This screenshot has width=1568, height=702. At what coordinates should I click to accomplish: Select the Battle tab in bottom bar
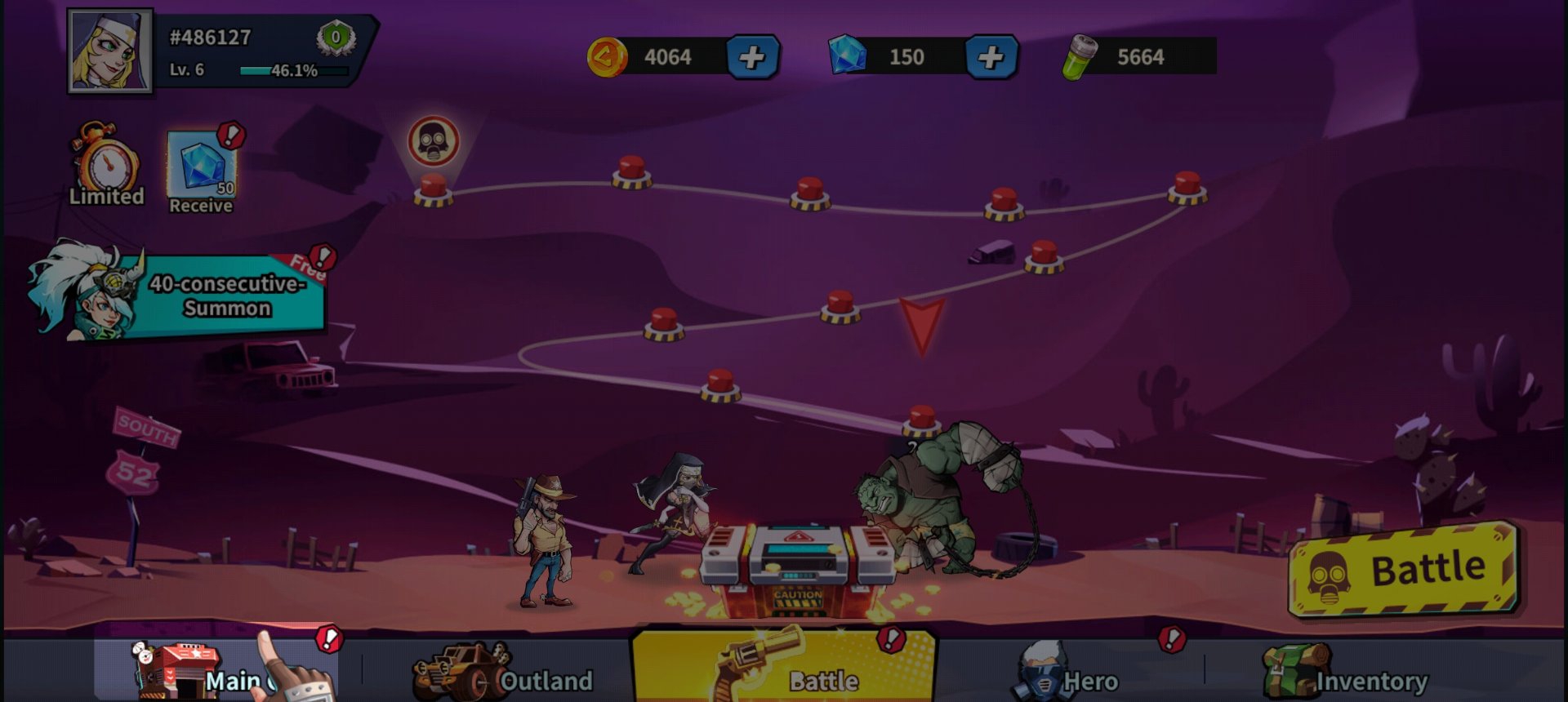point(784,669)
